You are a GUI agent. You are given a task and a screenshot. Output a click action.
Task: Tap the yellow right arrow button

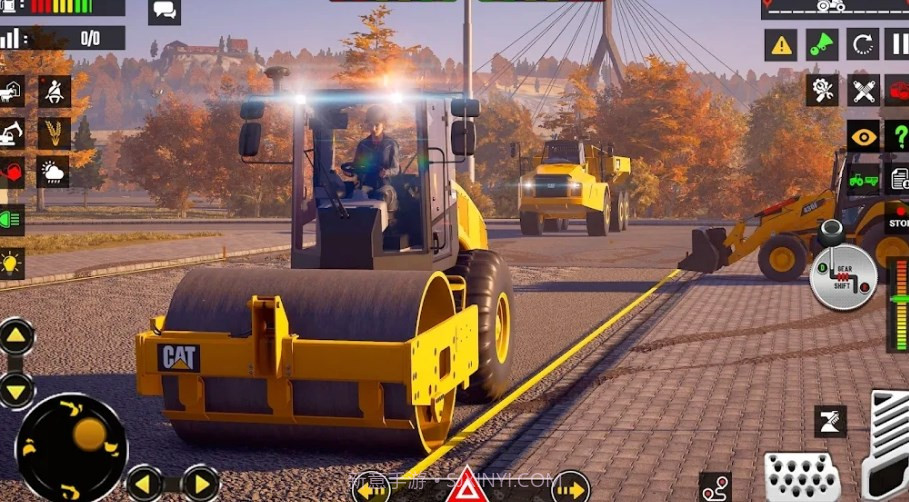tap(201, 484)
